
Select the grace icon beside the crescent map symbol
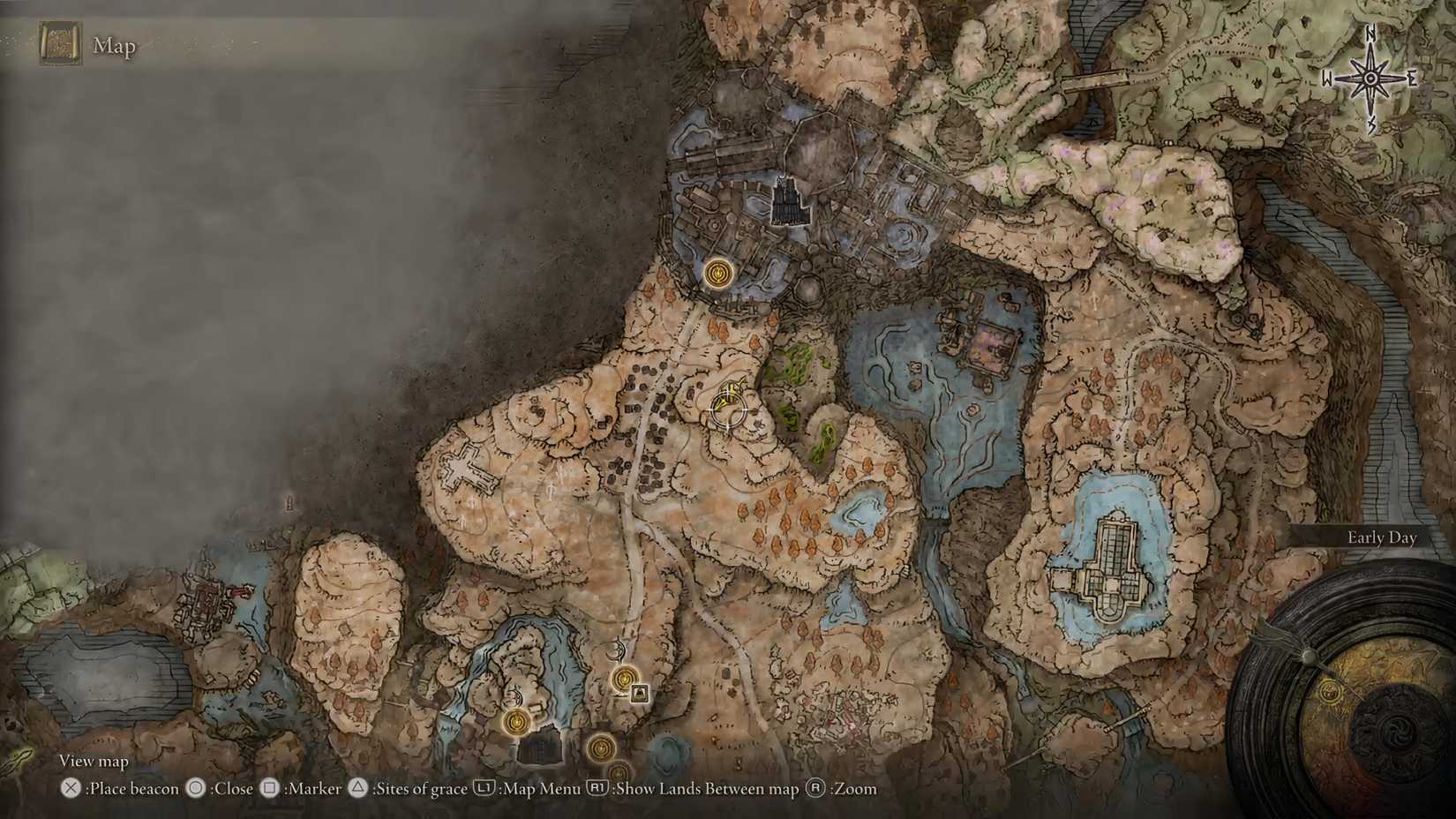click(624, 679)
